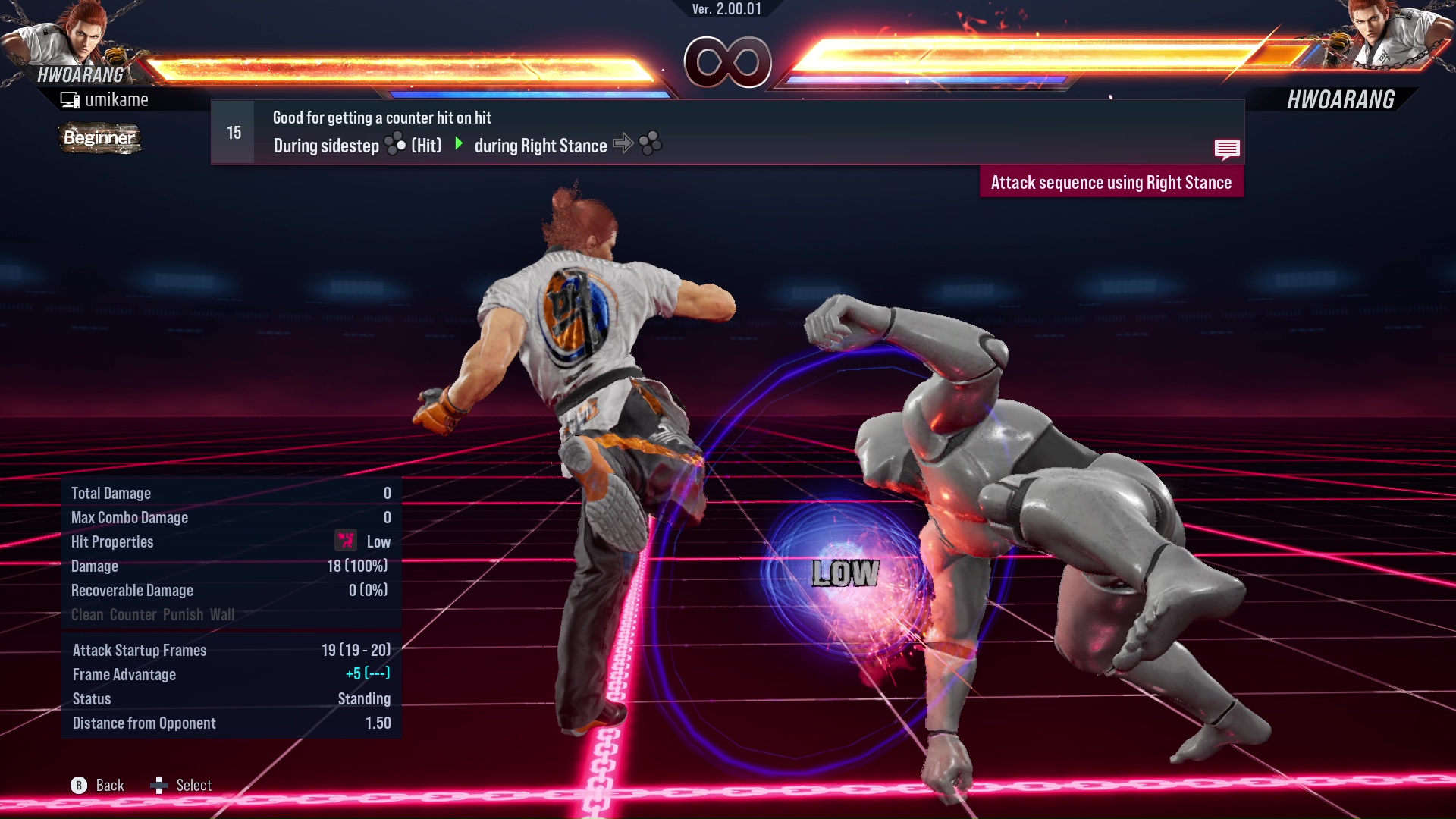1456x819 pixels.
Task: Click the d-pad Select icon
Action: pyautogui.click(x=160, y=786)
